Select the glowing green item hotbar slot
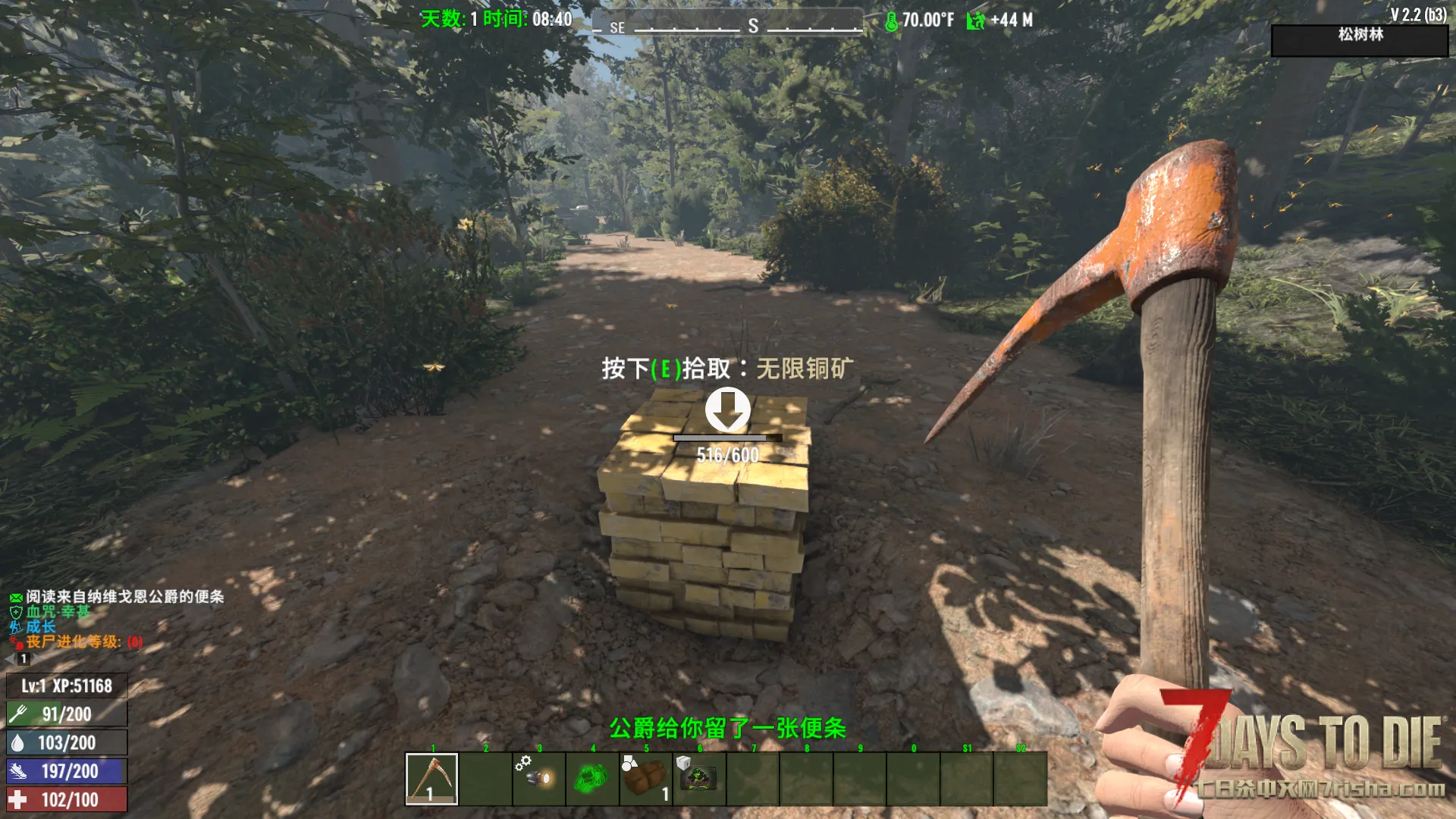The width and height of the screenshot is (1456, 819). click(591, 778)
